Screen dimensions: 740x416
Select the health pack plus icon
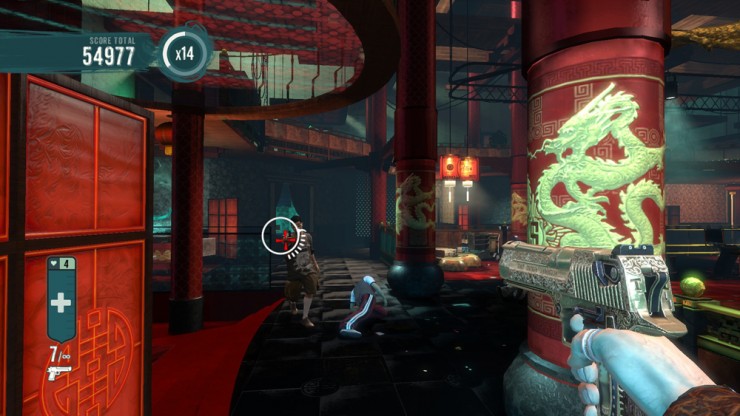point(62,304)
